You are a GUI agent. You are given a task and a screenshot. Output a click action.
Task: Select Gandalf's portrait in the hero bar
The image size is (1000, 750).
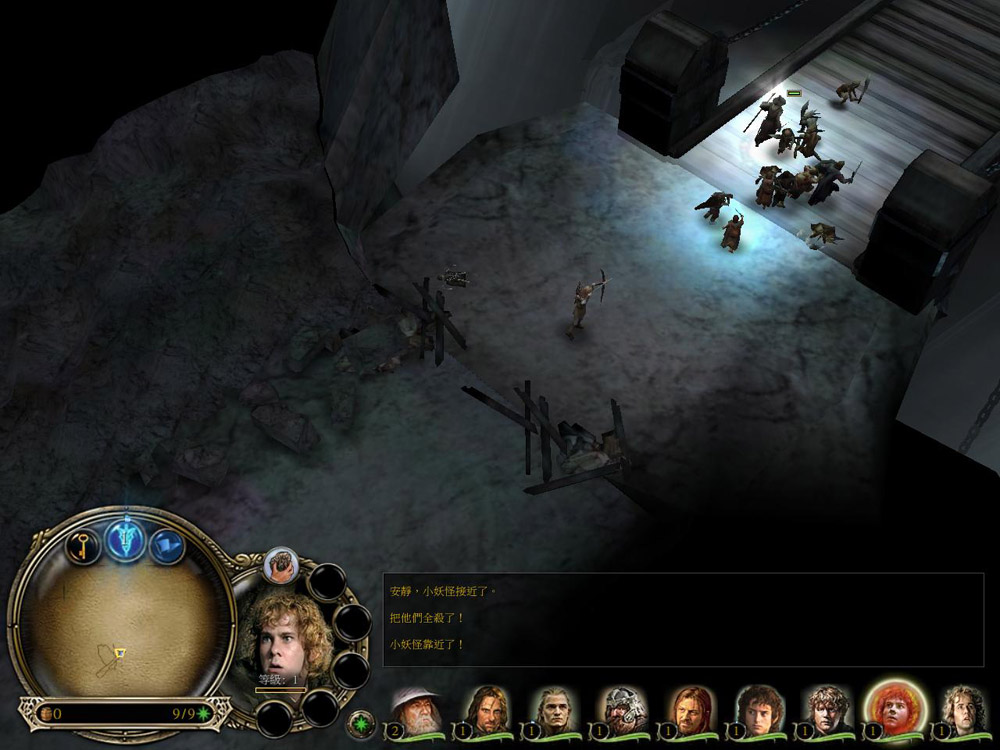414,711
